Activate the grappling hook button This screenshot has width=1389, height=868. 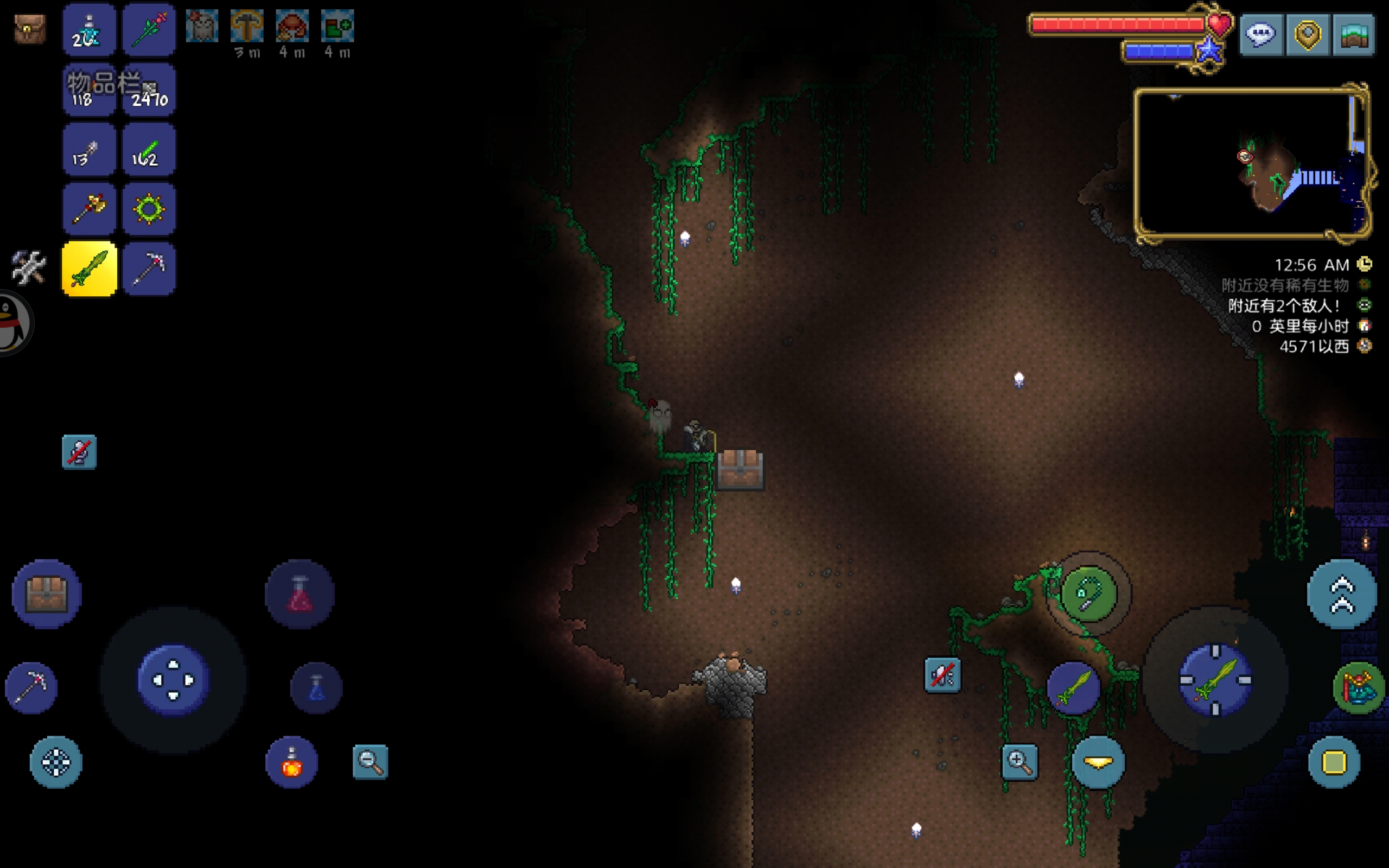point(1088,593)
